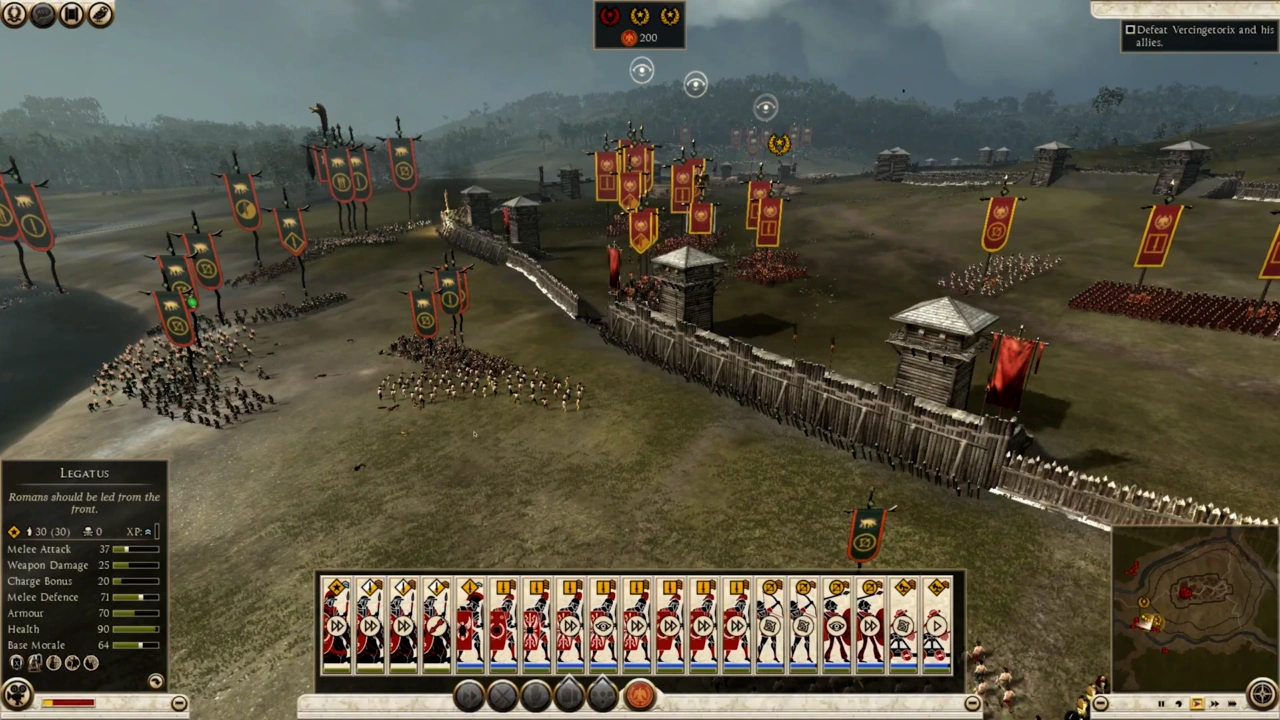Screen dimensions: 1280x720
Task: Collapse the unit info panel with minus
Action: 178,703
